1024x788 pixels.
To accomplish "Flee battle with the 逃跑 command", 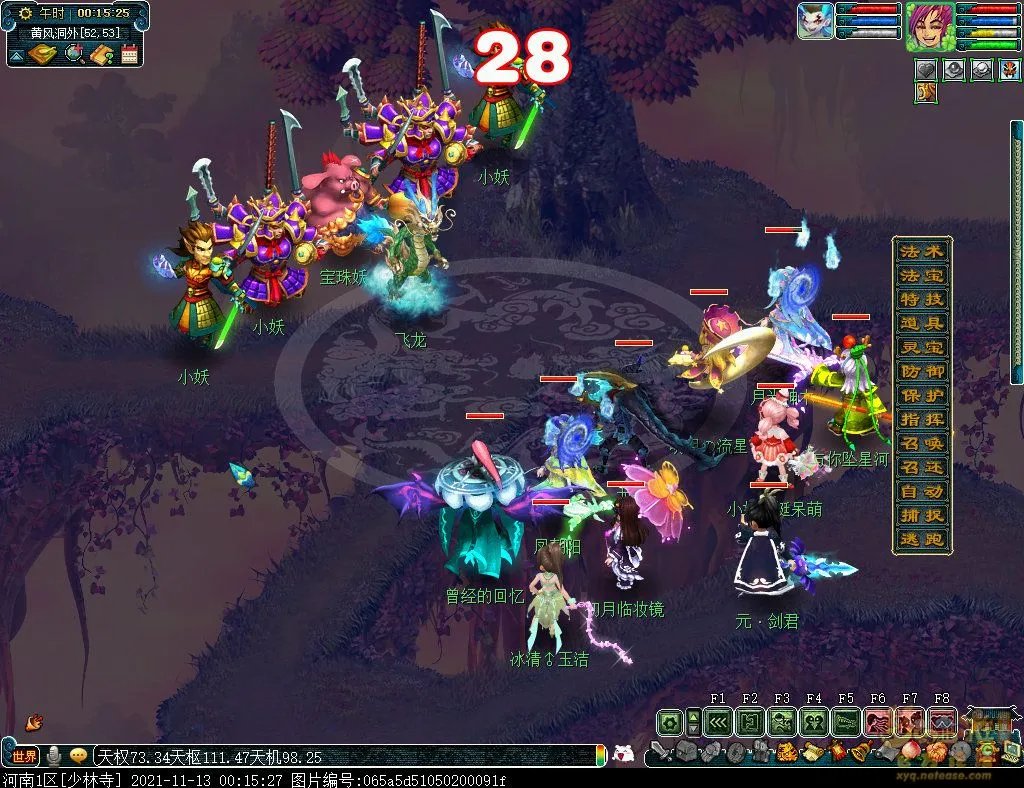I will (x=921, y=540).
